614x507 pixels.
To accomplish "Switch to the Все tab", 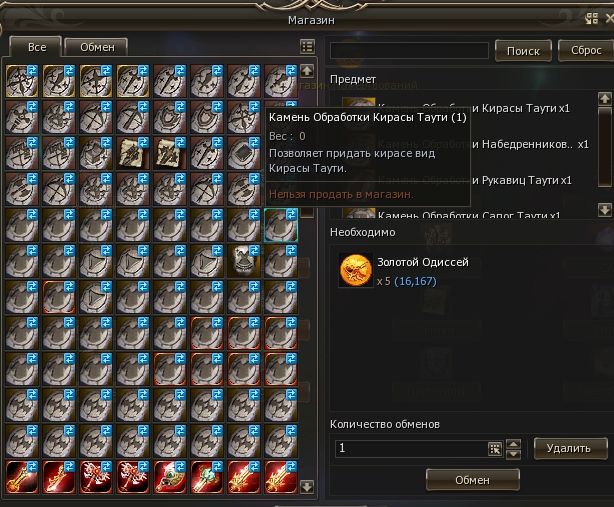I will (x=34, y=46).
